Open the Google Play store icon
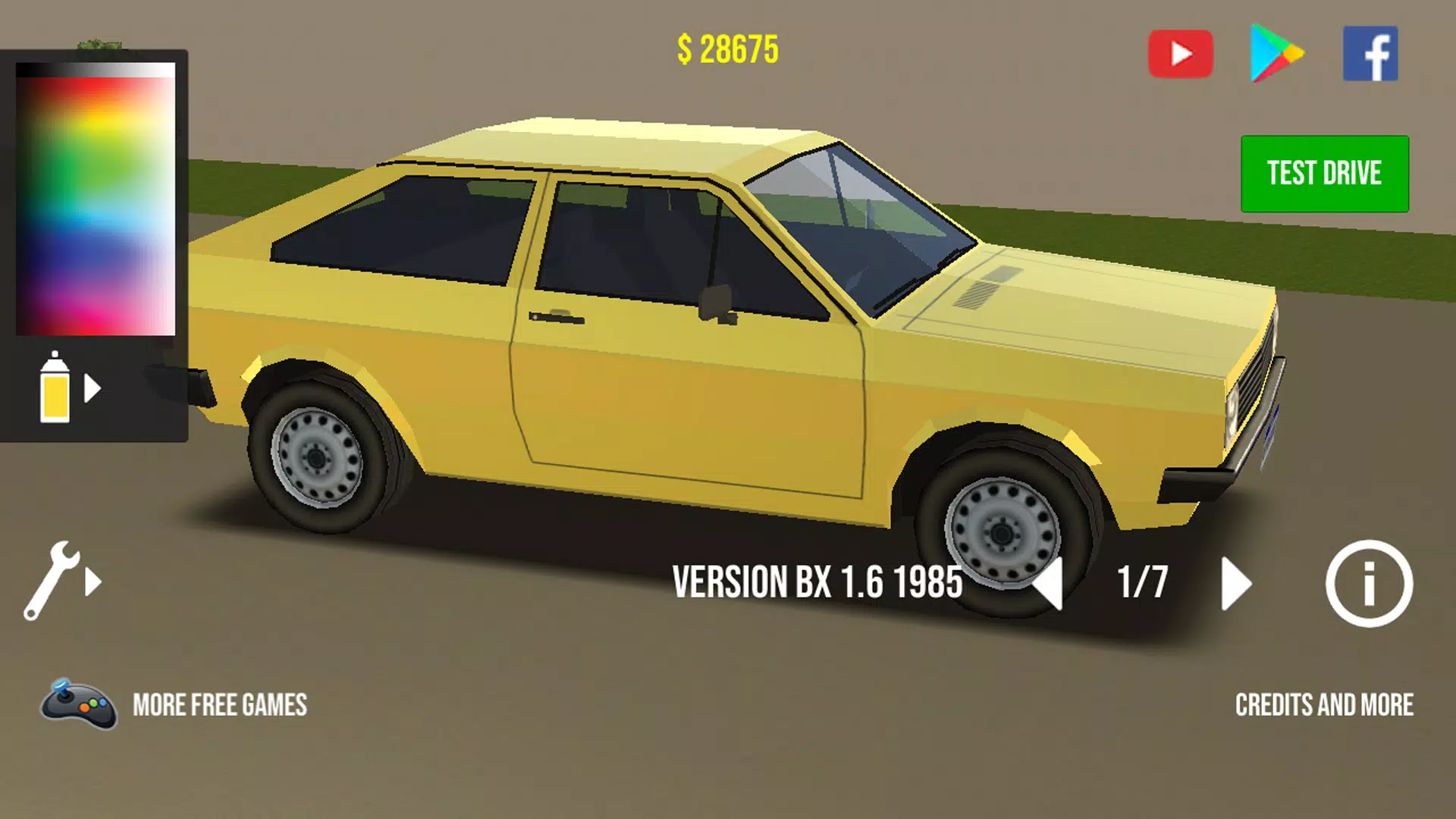This screenshot has height=819, width=1456. pyautogui.click(x=1276, y=53)
